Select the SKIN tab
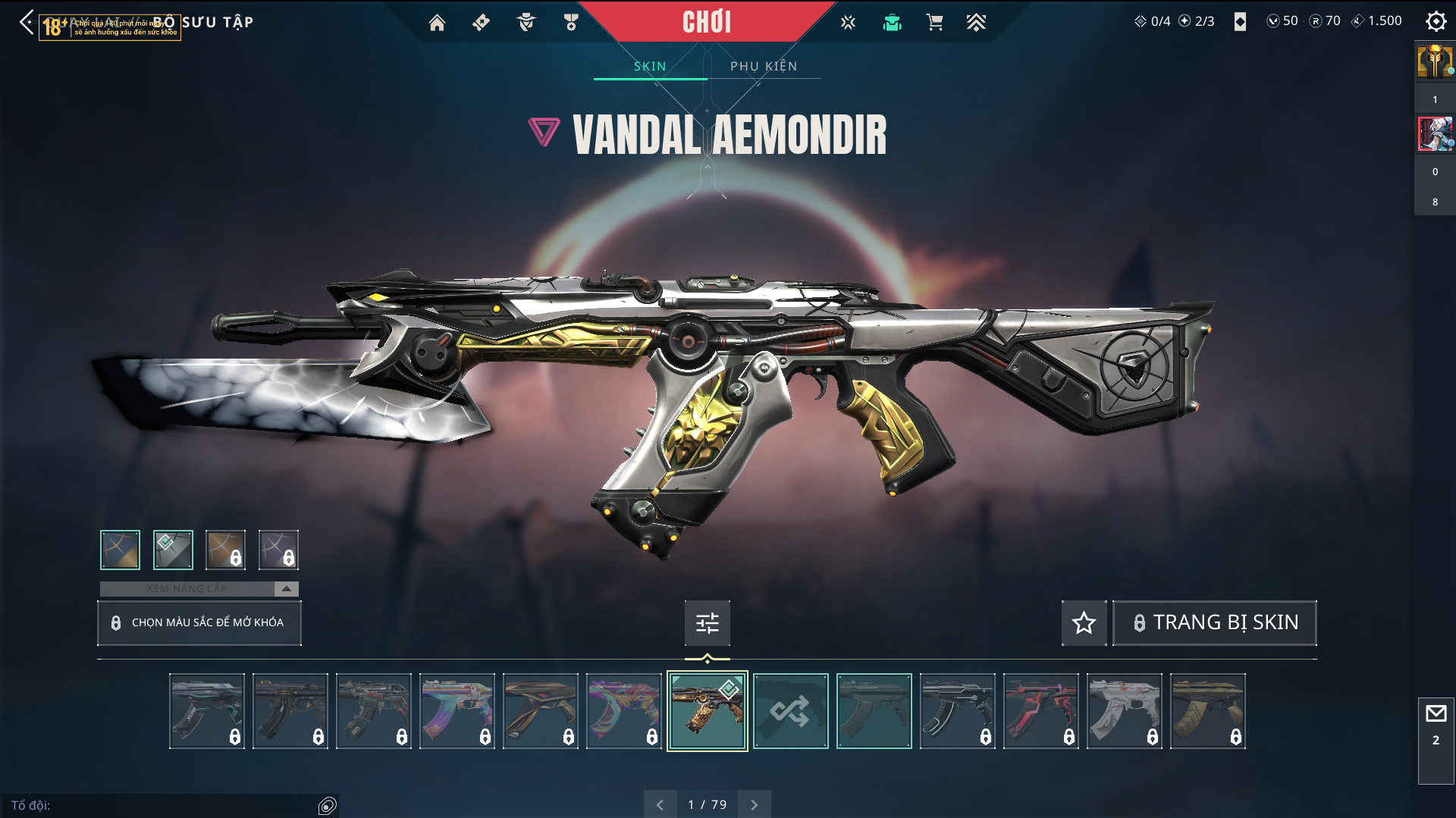Viewport: 1456px width, 818px height. click(x=650, y=67)
